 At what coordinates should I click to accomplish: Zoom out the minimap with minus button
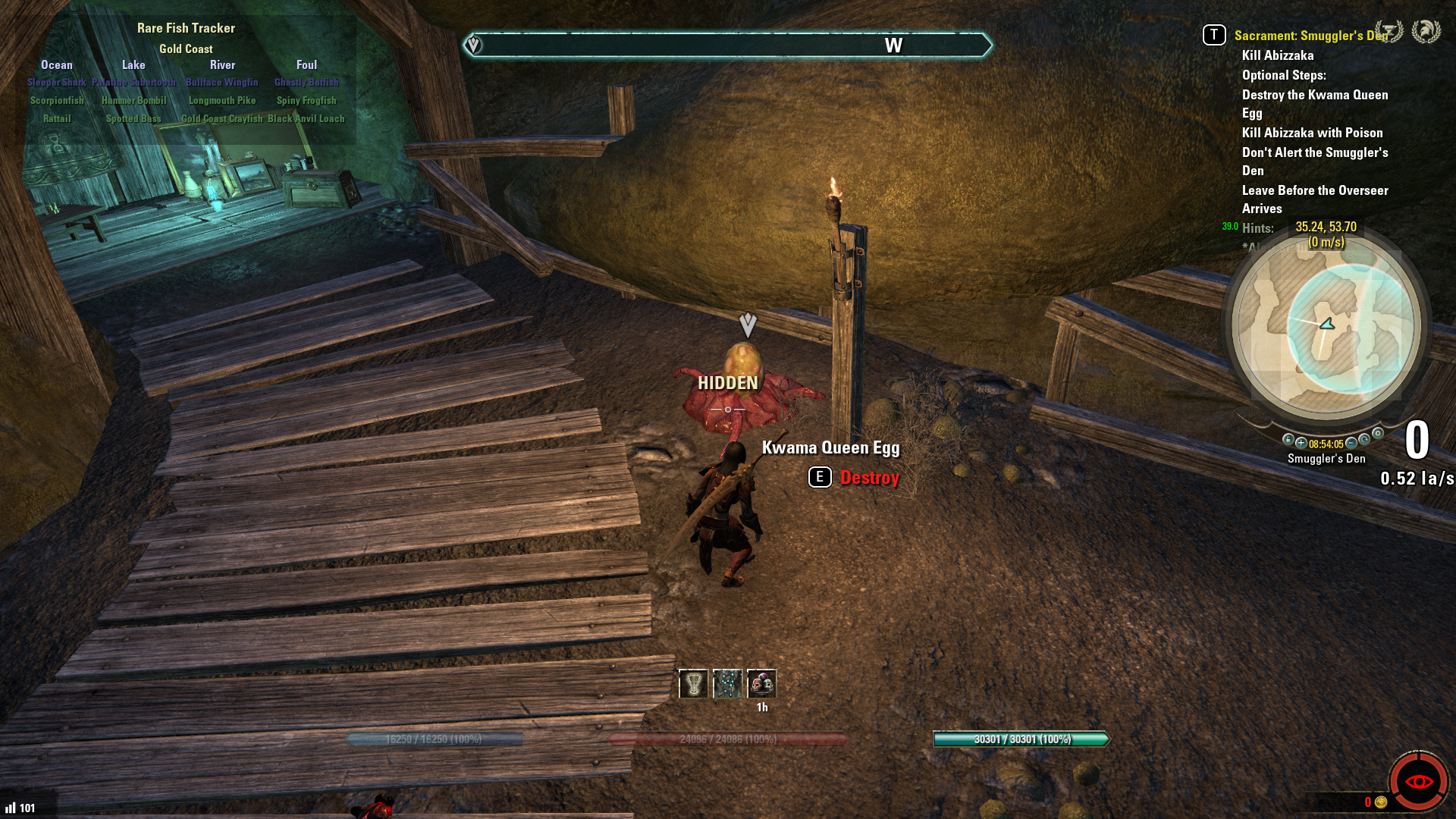point(1351,443)
